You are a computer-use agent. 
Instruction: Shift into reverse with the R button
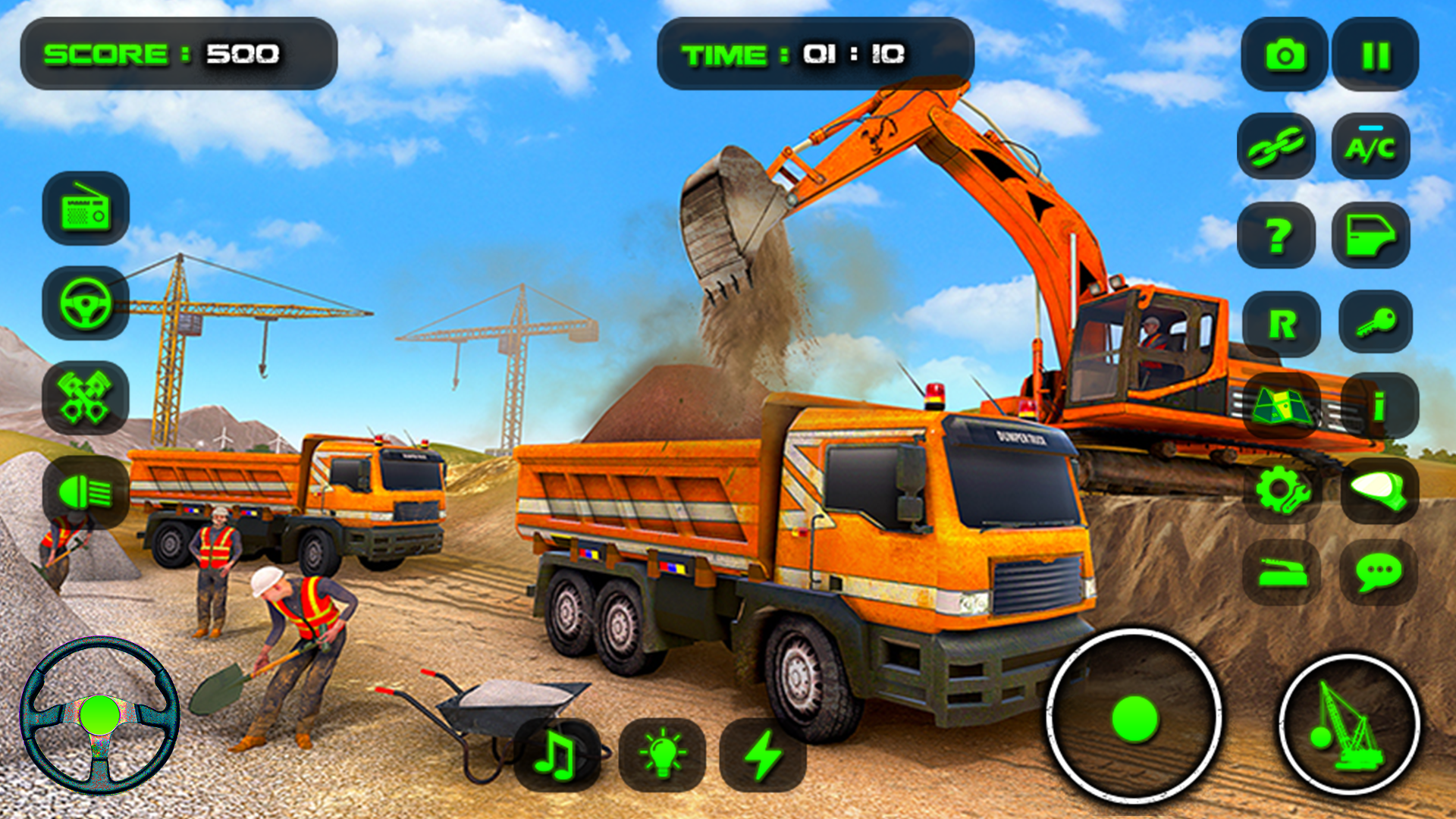tap(1282, 325)
